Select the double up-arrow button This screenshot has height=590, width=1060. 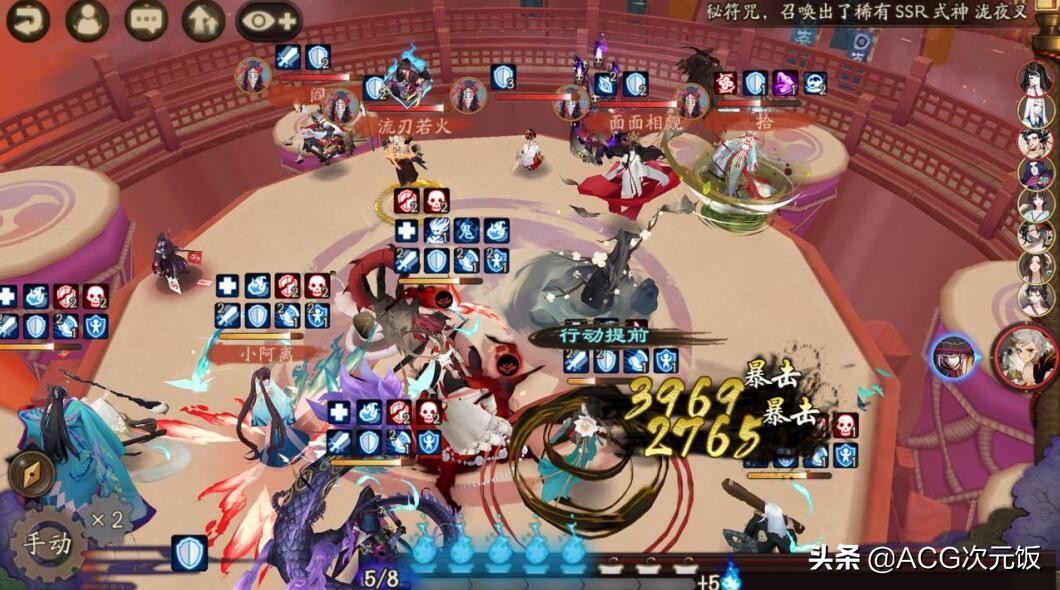coord(203,19)
